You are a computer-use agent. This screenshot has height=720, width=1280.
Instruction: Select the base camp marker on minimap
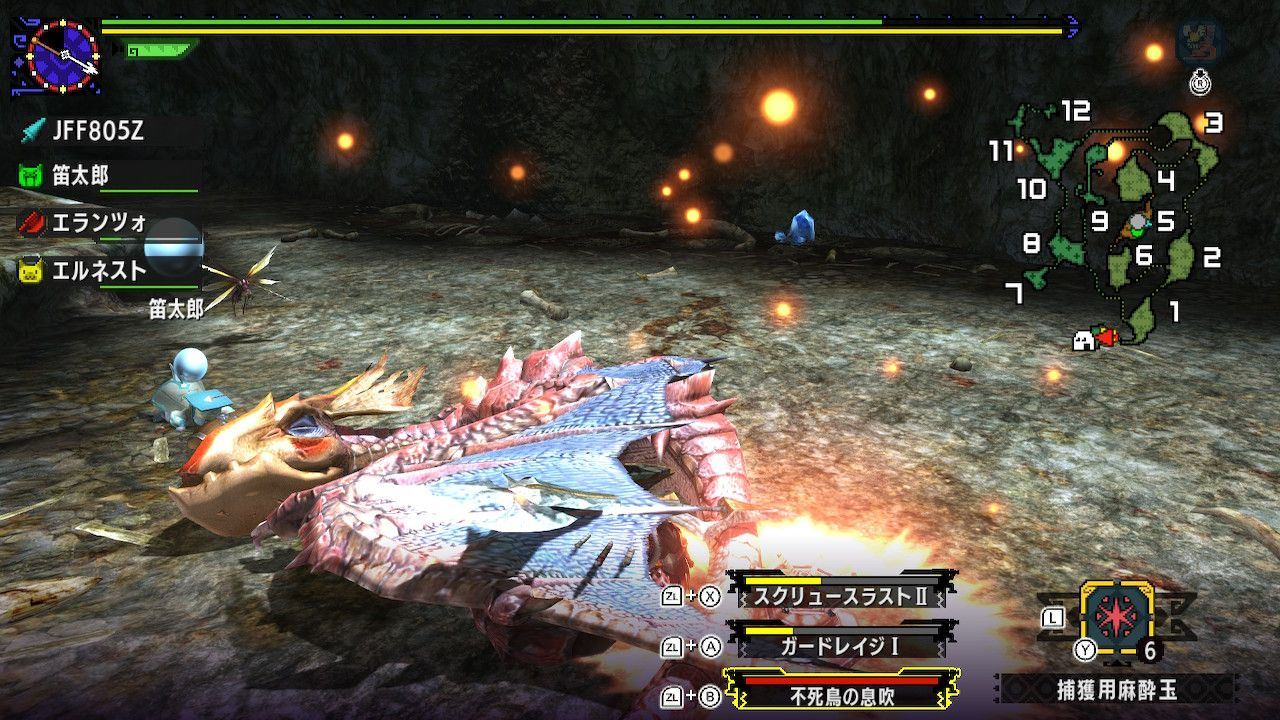(x=1083, y=341)
